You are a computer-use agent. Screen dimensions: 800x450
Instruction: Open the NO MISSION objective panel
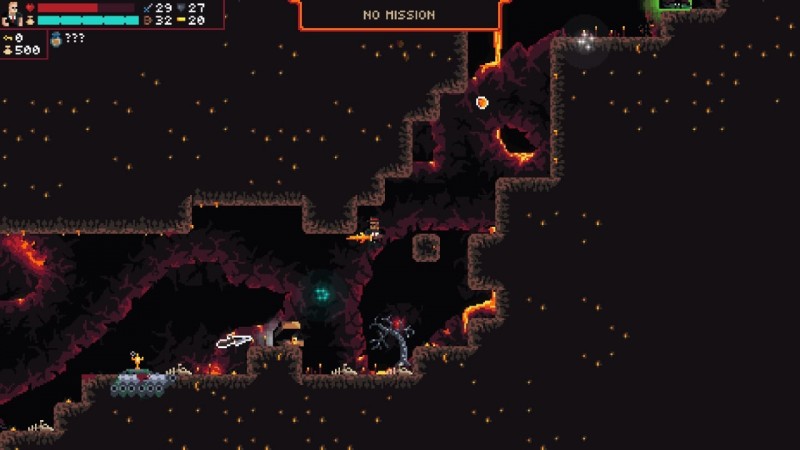398,15
